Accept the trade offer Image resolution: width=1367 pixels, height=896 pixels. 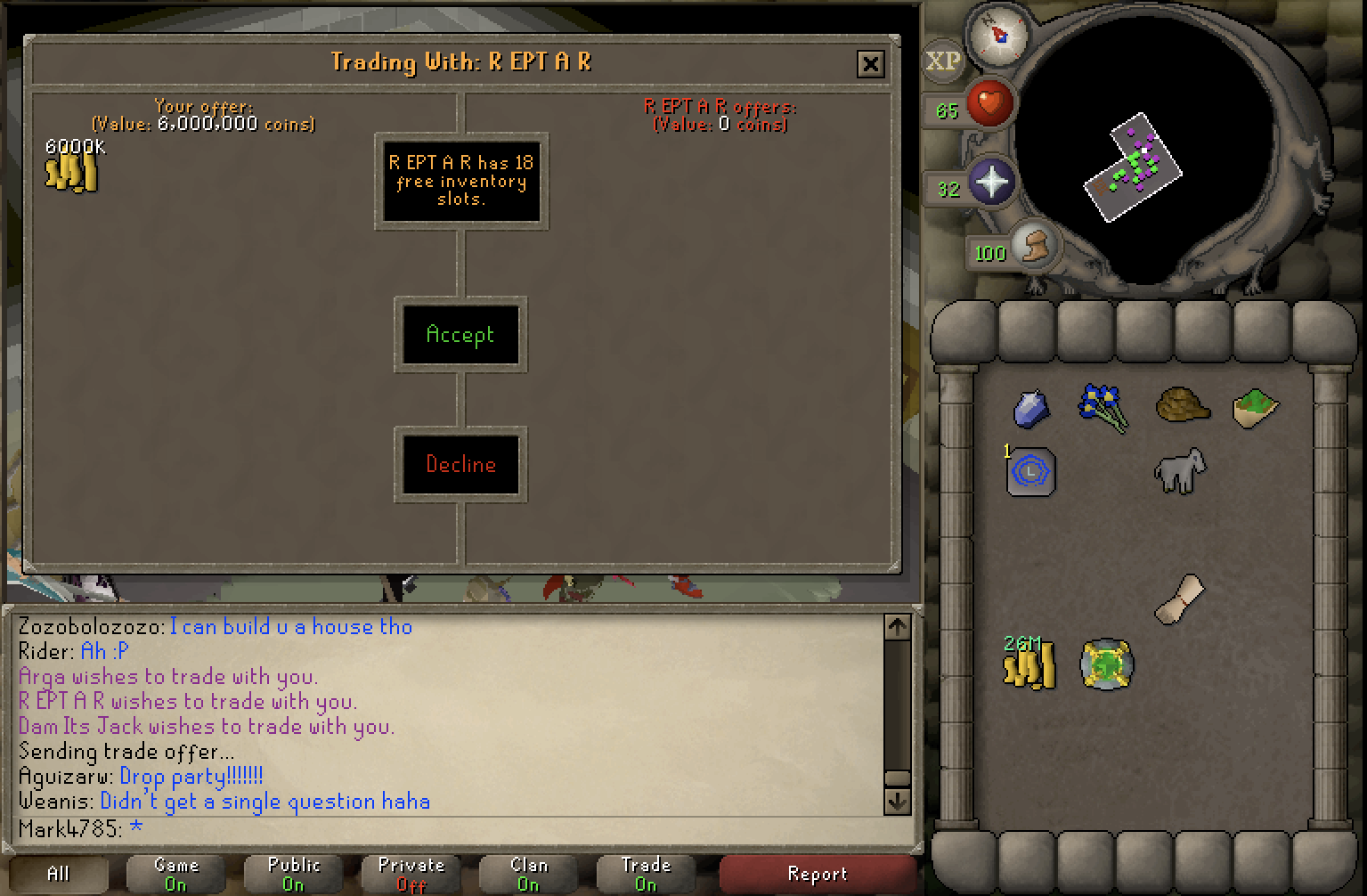point(460,335)
